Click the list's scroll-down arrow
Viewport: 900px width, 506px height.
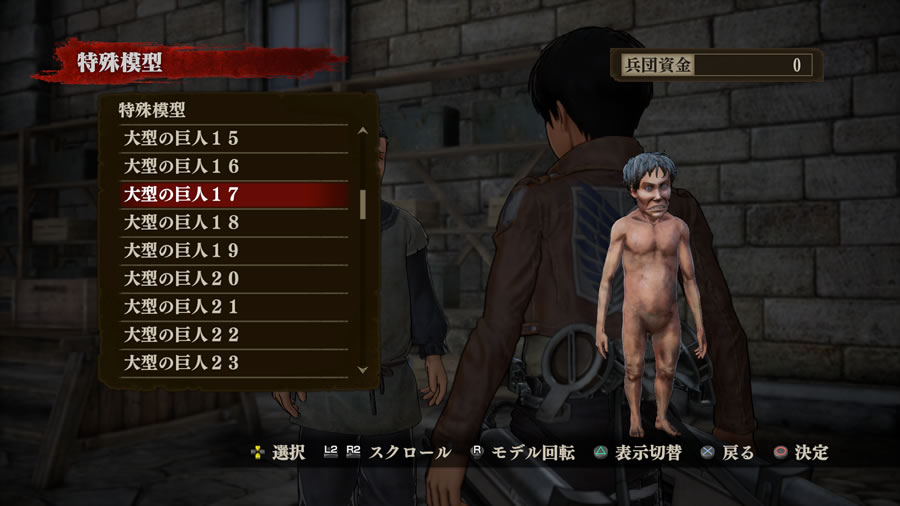pos(362,370)
